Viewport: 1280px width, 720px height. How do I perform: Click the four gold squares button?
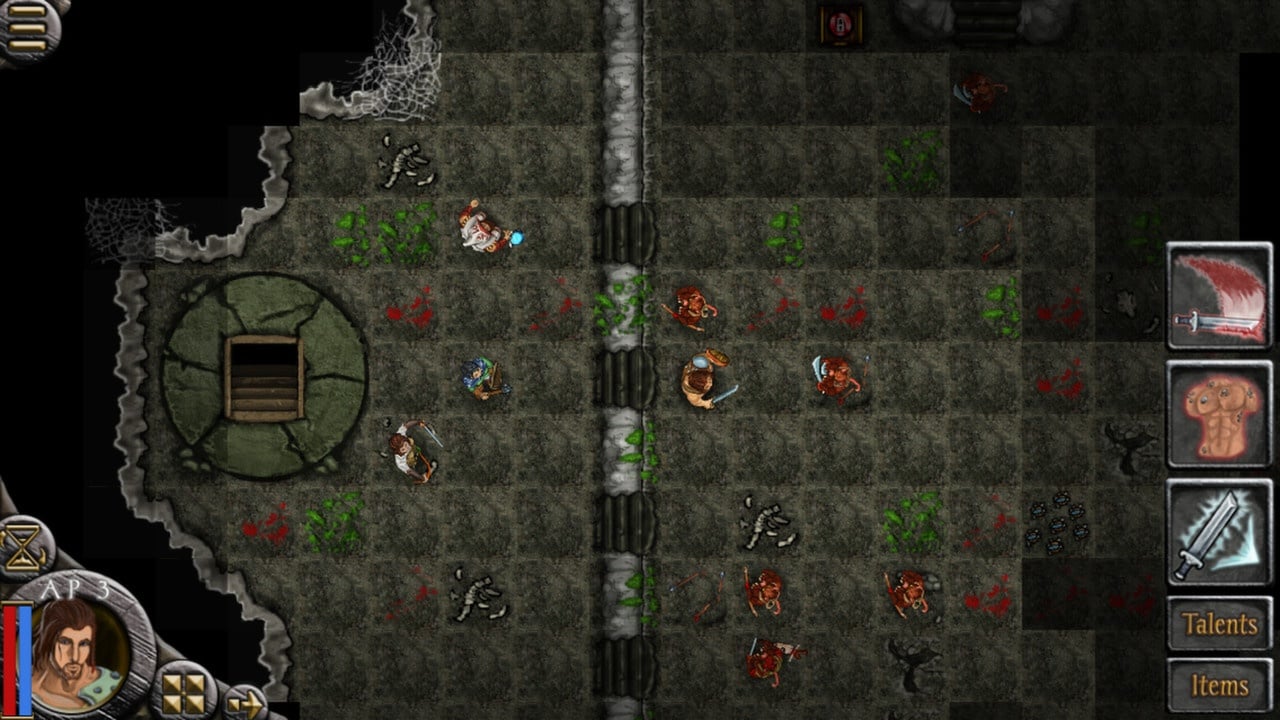coord(183,692)
